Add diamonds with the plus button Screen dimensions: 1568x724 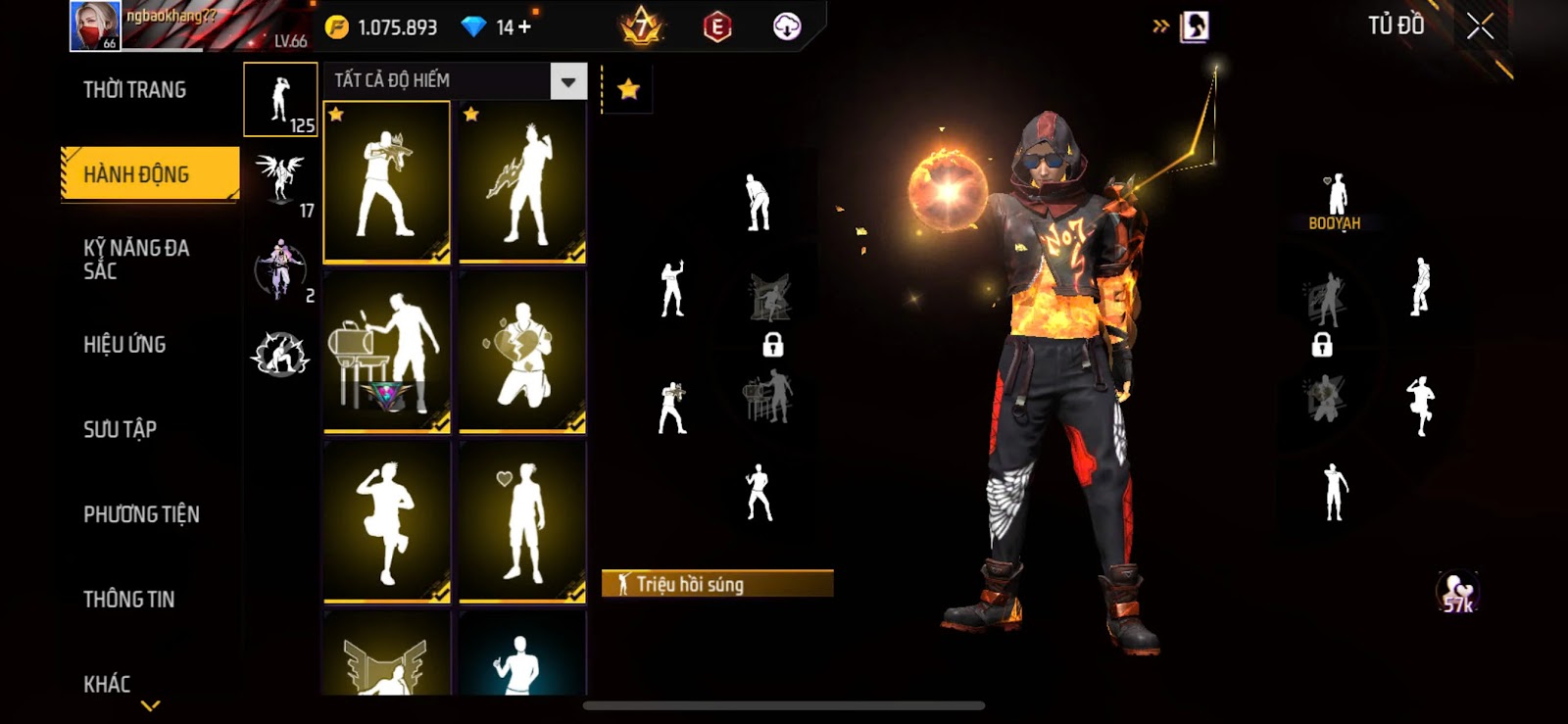(x=525, y=27)
